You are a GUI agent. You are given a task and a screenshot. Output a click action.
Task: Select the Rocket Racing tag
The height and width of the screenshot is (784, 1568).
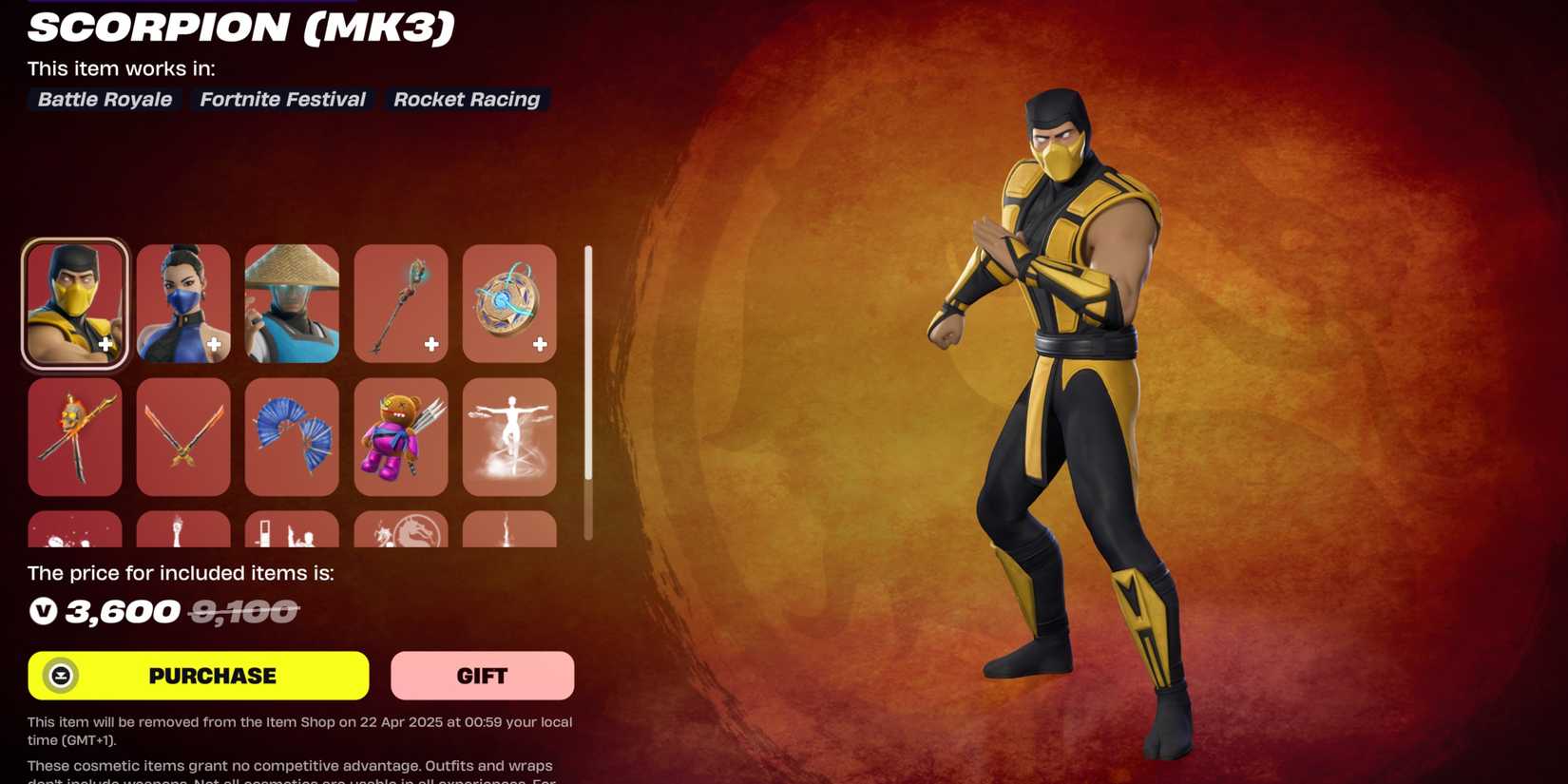click(x=467, y=99)
